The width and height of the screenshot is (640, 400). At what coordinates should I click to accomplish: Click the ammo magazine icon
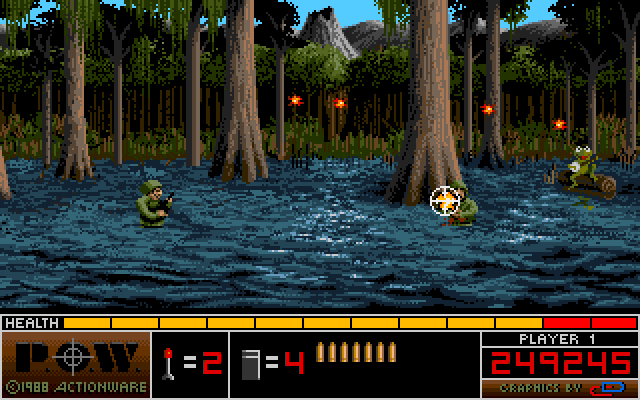click(250, 363)
